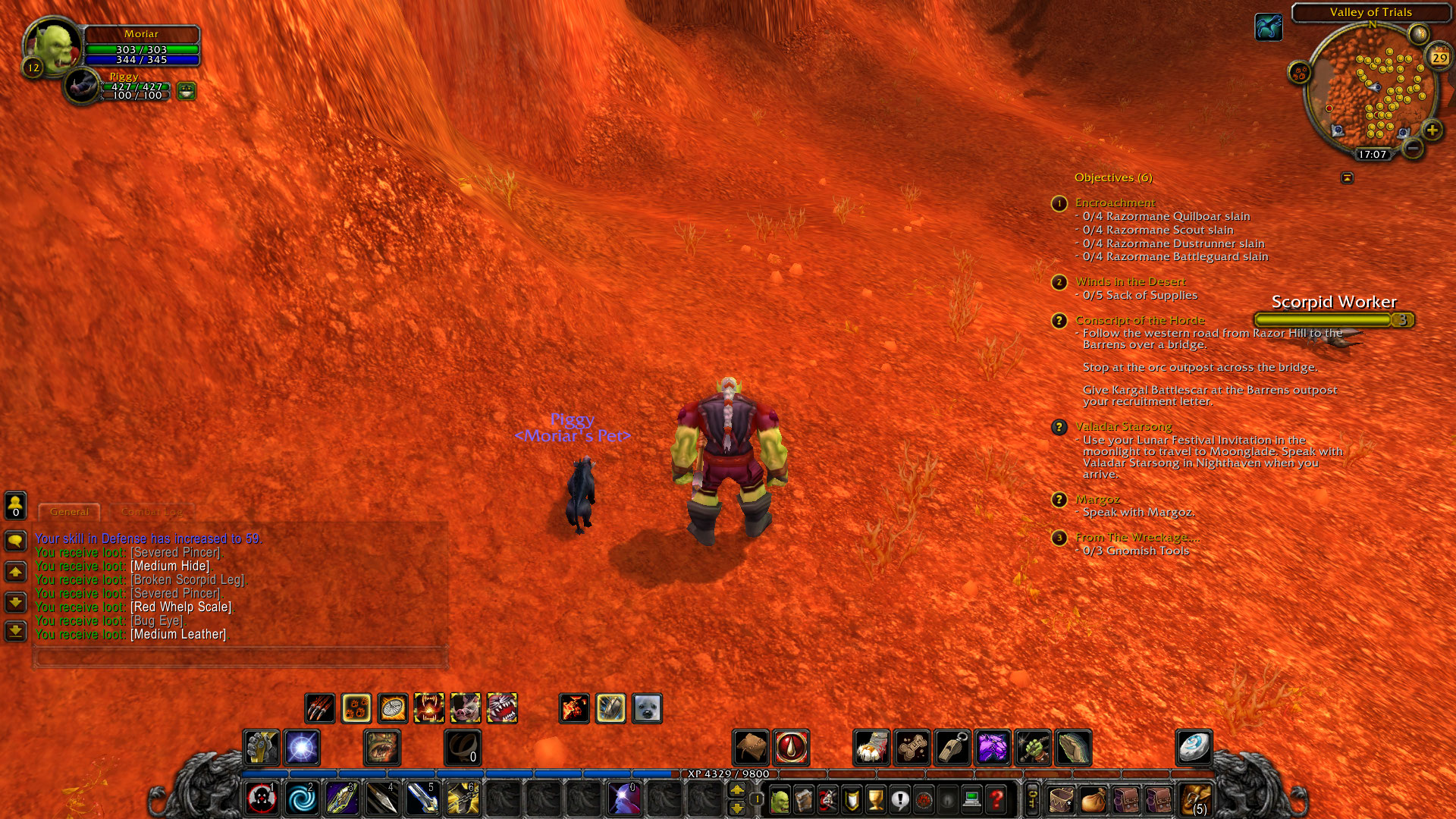
Task: Open the spellbook from the micro menu
Action: click(x=805, y=800)
